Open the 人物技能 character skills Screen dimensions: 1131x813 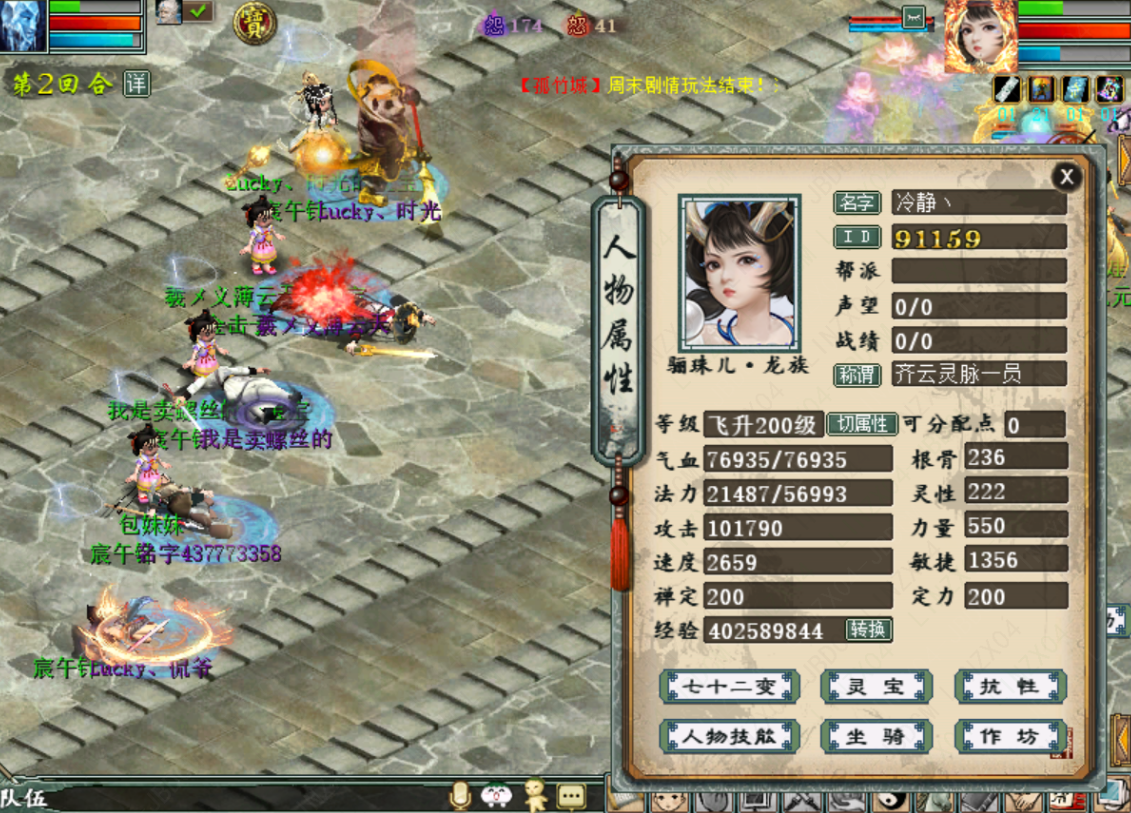[729, 737]
